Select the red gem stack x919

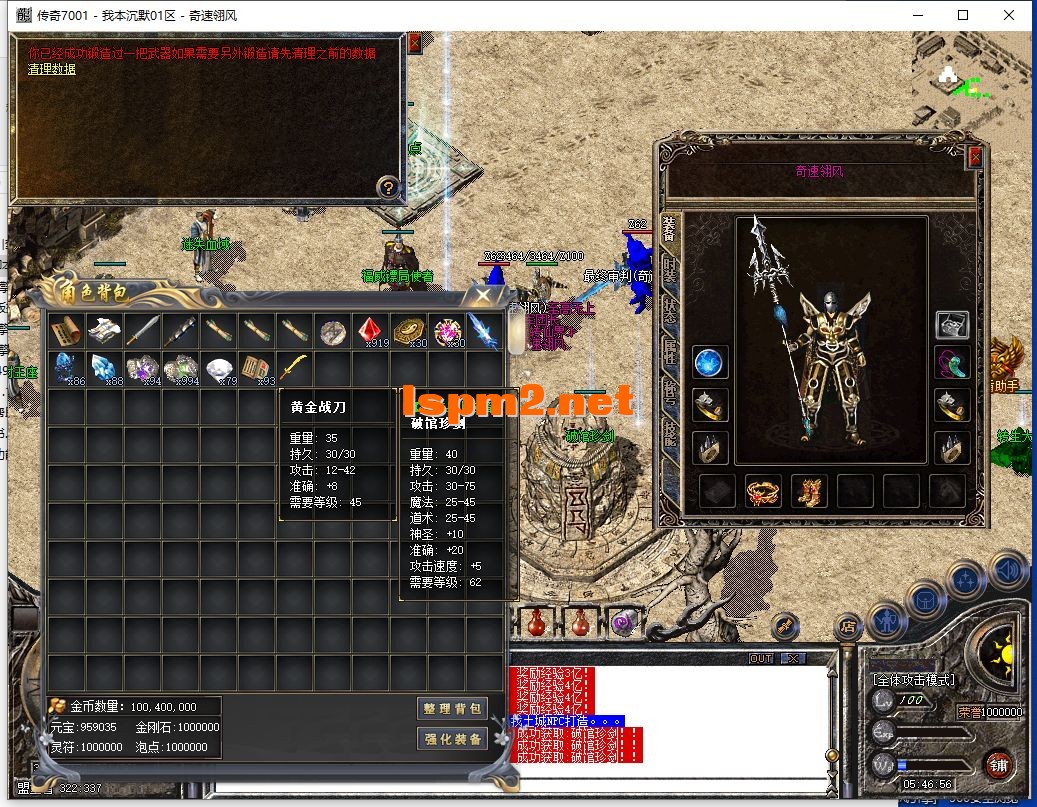point(371,331)
